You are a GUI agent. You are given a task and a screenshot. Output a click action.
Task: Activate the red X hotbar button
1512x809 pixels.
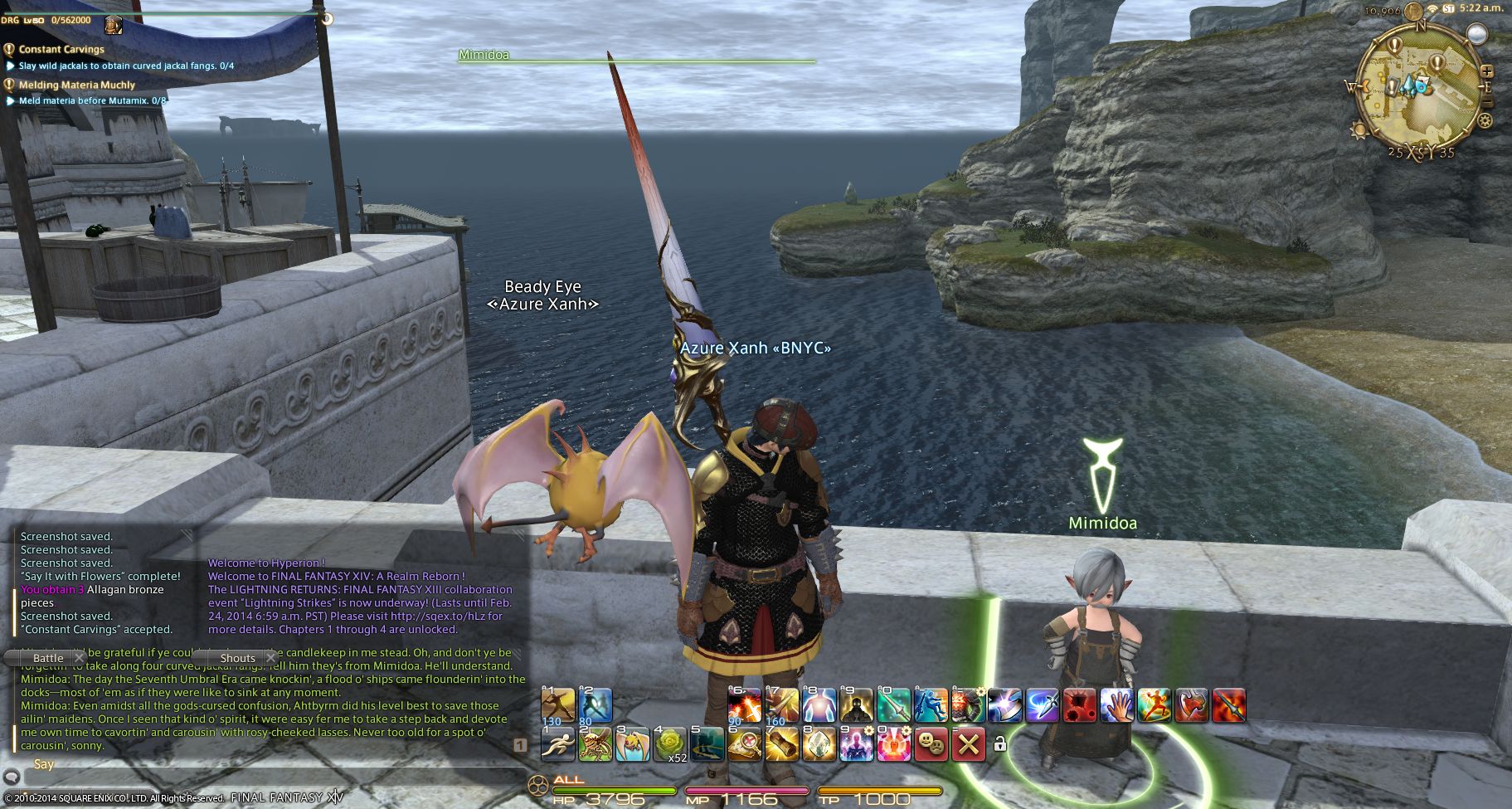(967, 744)
